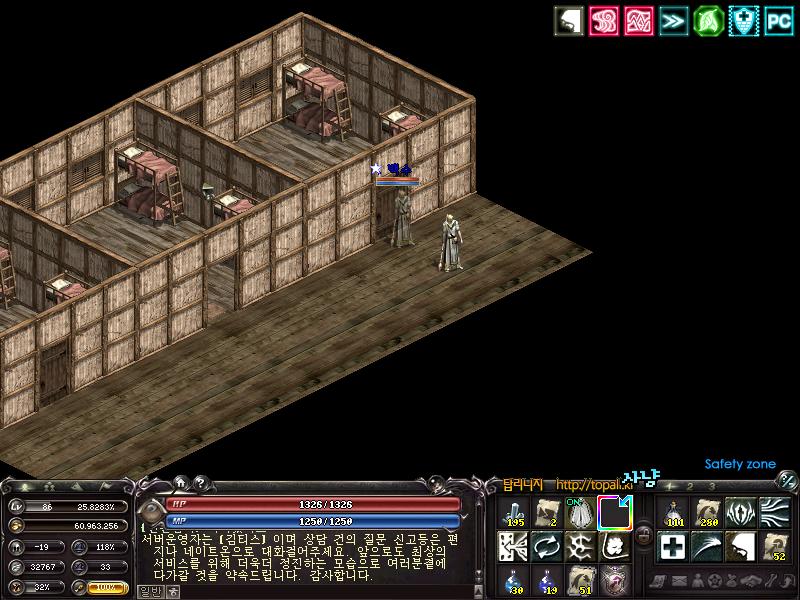
Task: Click the PC buff icon
Action: tap(779, 20)
